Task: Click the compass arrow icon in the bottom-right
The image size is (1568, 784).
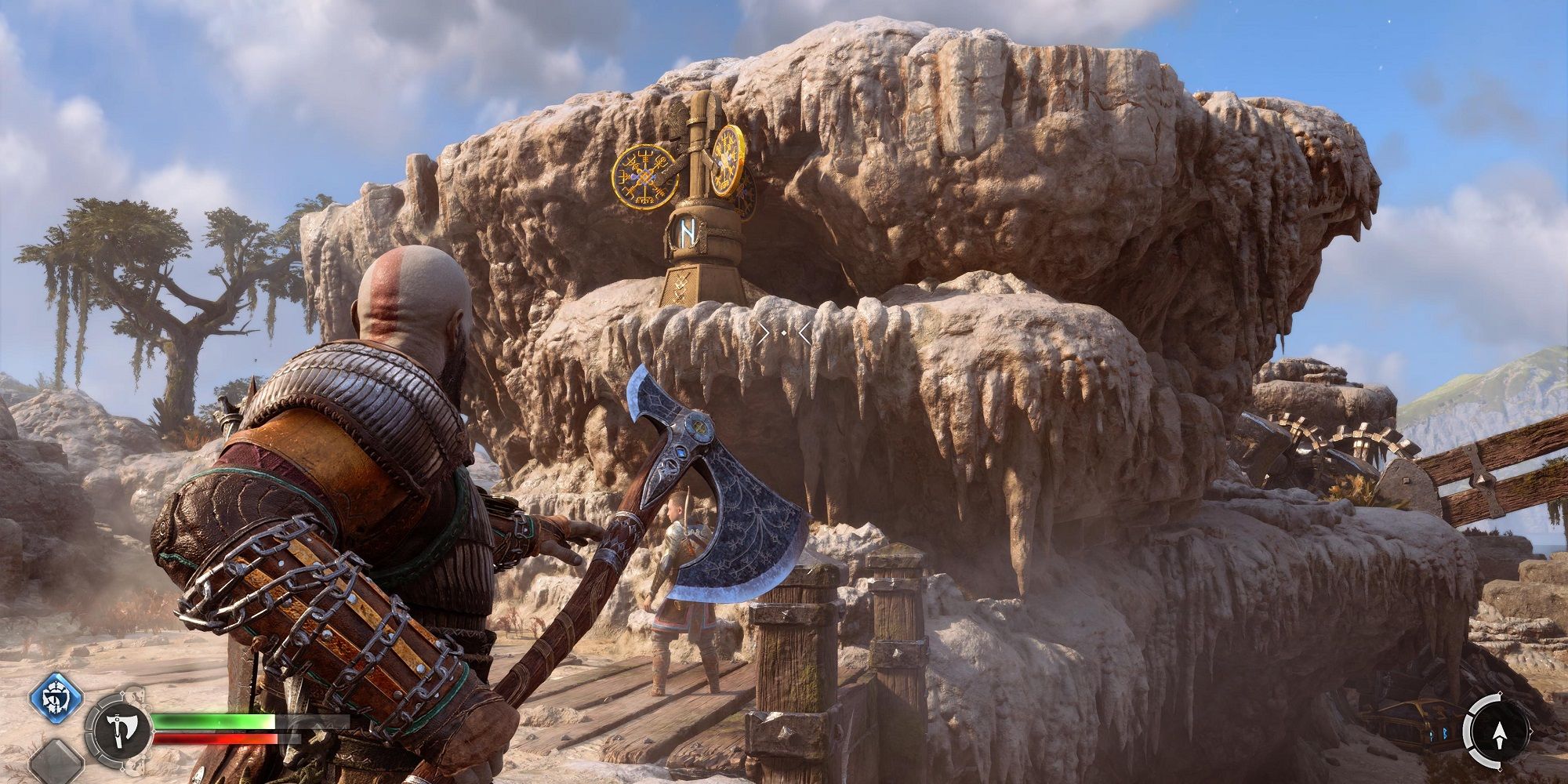Action: pyautogui.click(x=1501, y=733)
